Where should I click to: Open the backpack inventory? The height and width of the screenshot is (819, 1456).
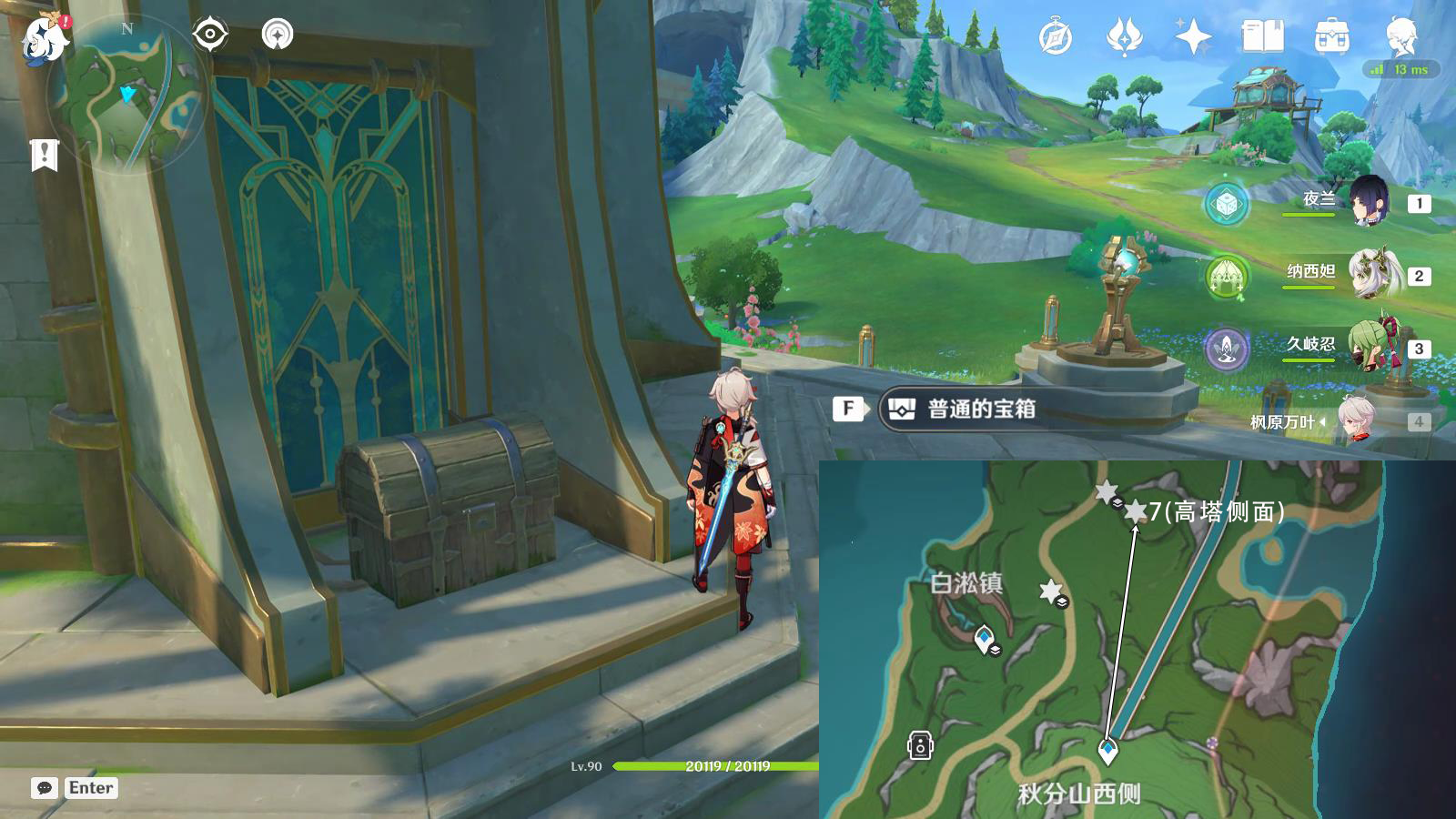coord(1331,37)
